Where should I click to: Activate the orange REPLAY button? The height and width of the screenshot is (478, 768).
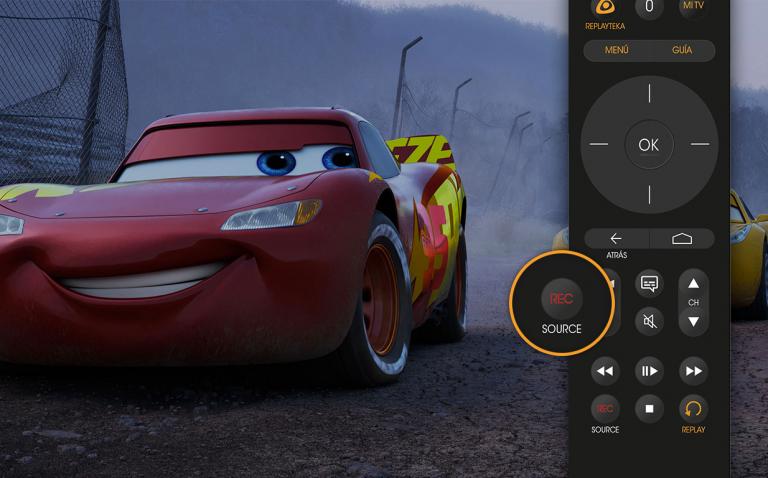[x=693, y=408]
